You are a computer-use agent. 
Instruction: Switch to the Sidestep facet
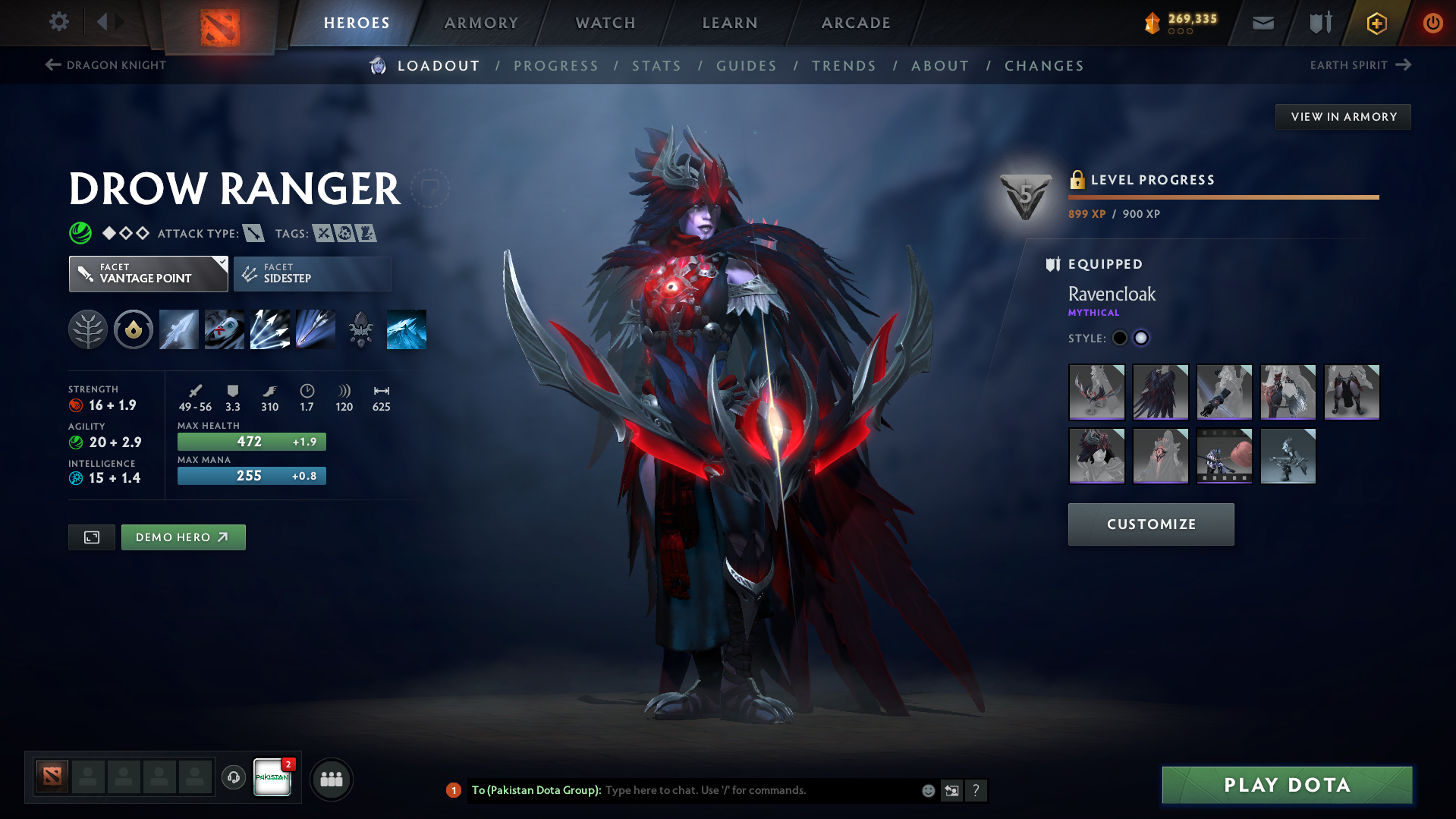point(312,273)
